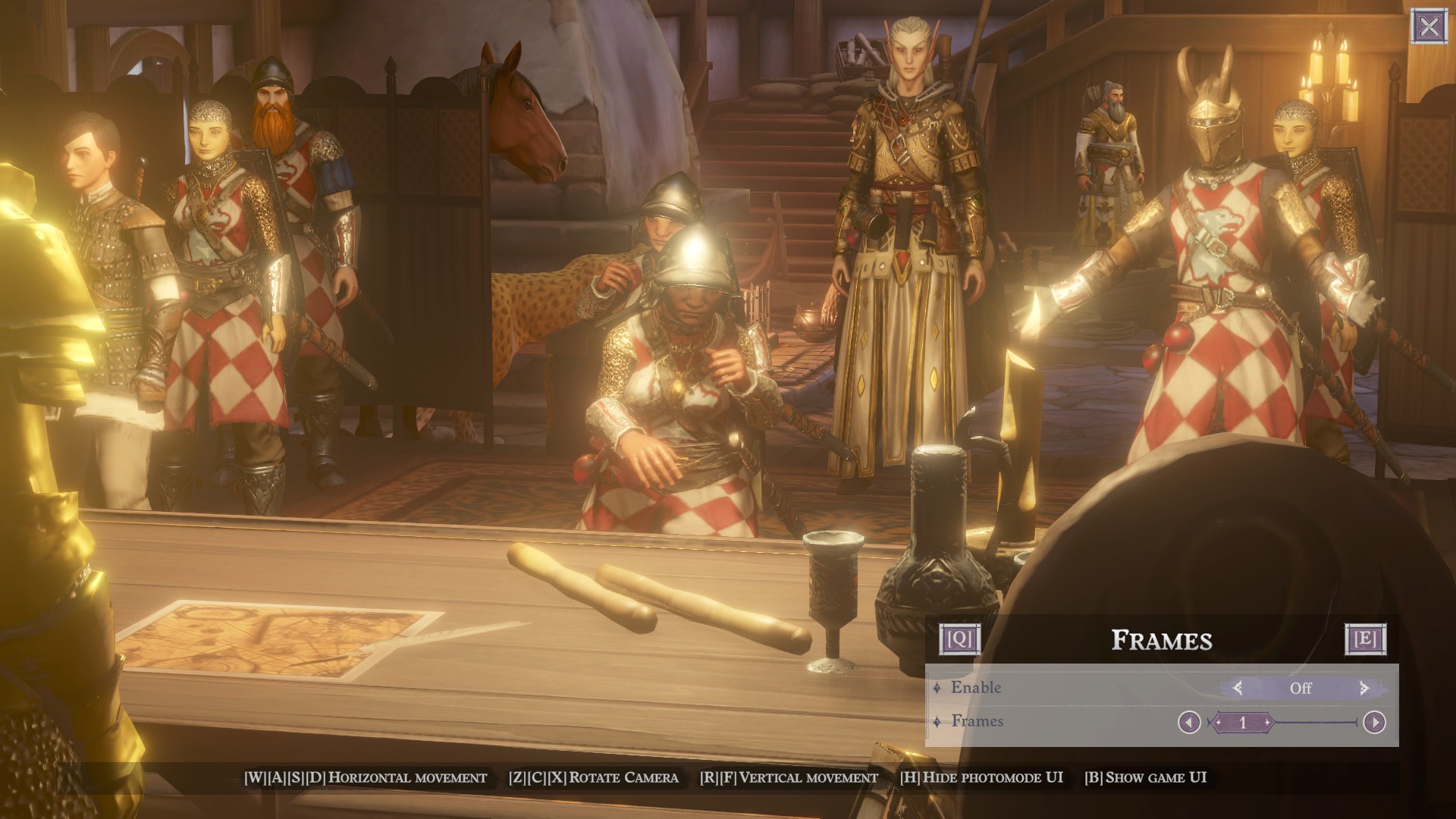
Task: Go to next photo mode section tab
Action: pos(1365,639)
